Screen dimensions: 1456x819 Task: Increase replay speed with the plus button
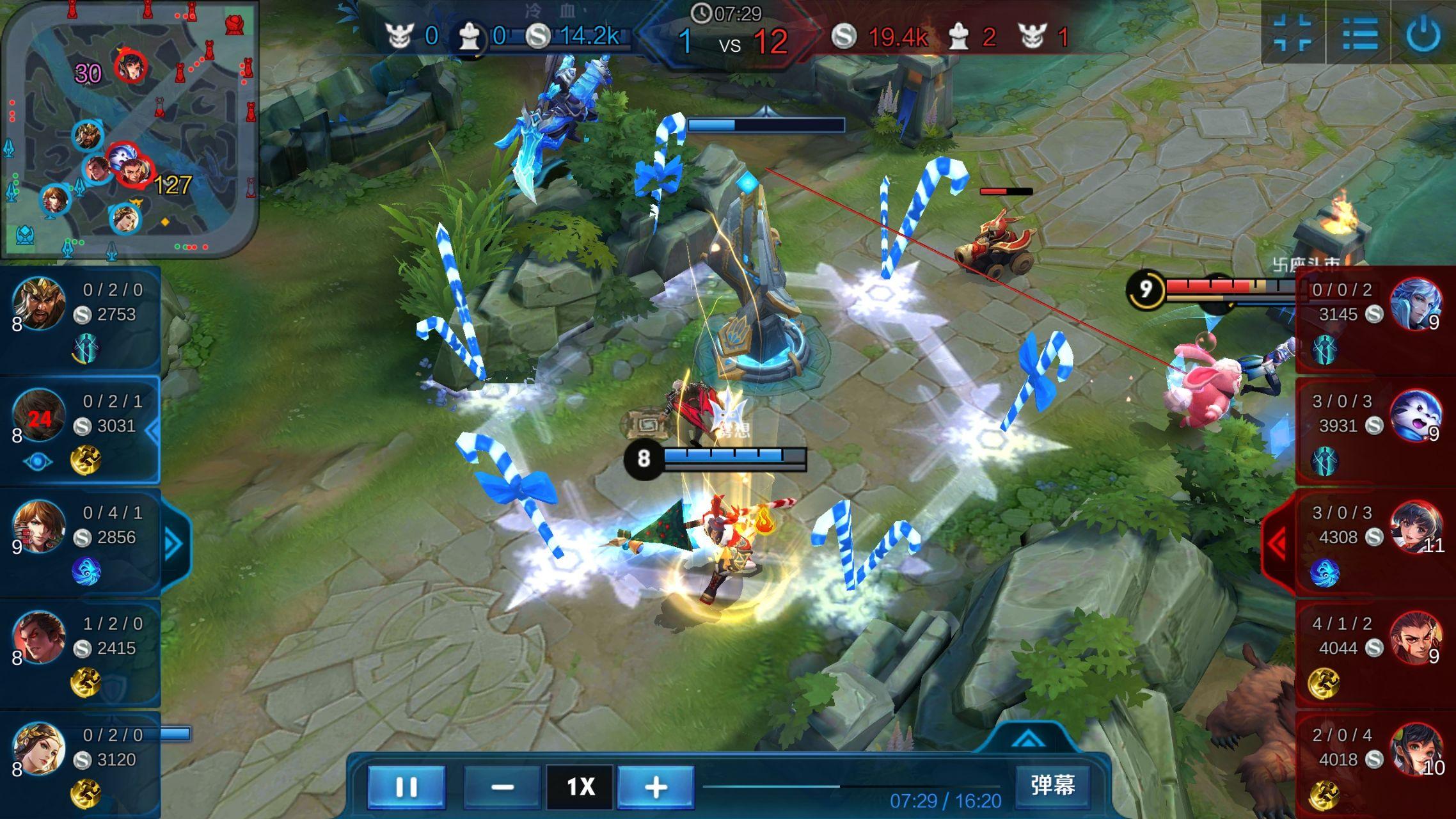tap(656, 786)
